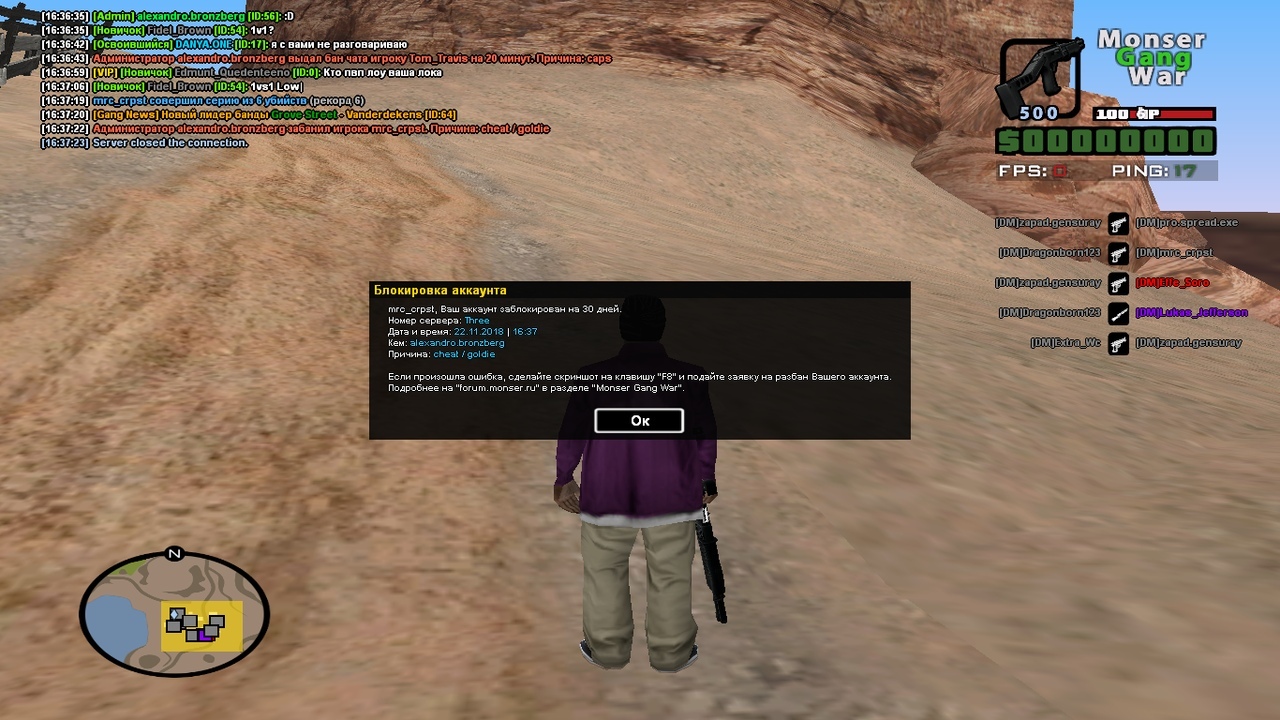
Task: Click the circular radar minimap
Action: pyautogui.click(x=175, y=614)
